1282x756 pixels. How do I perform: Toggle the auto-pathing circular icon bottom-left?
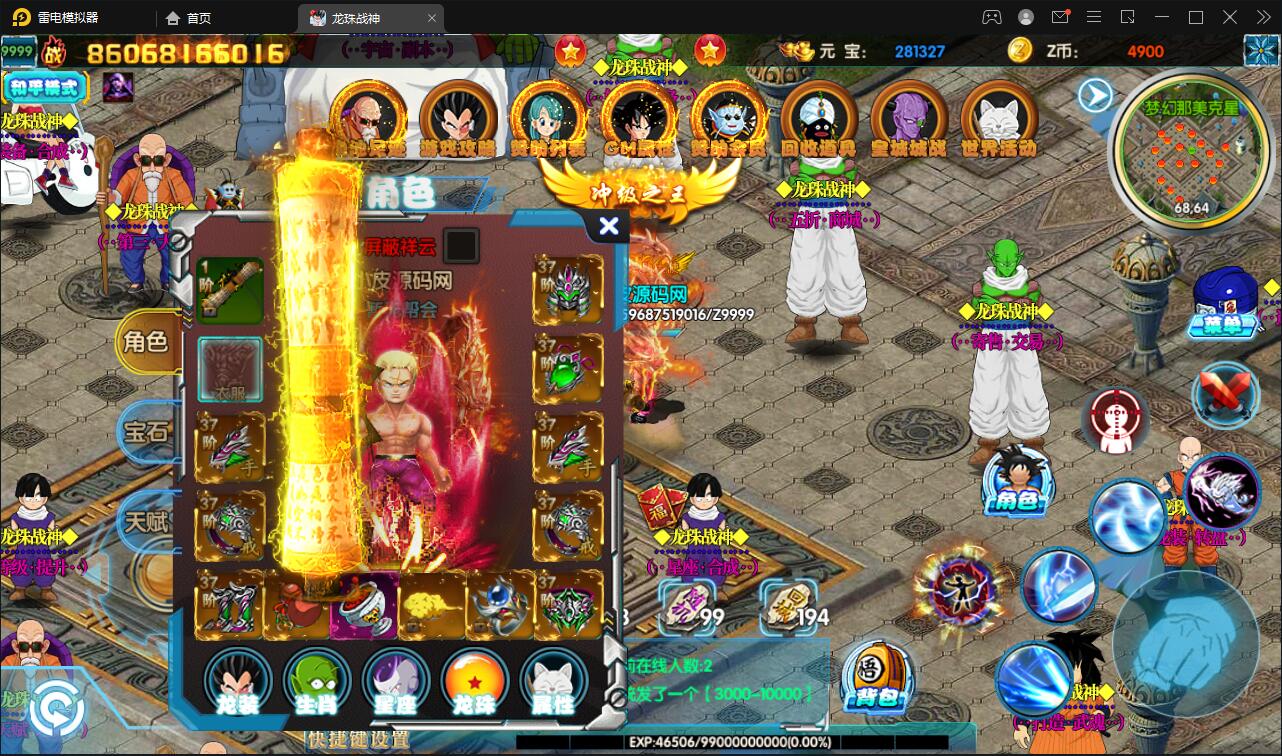coord(57,710)
